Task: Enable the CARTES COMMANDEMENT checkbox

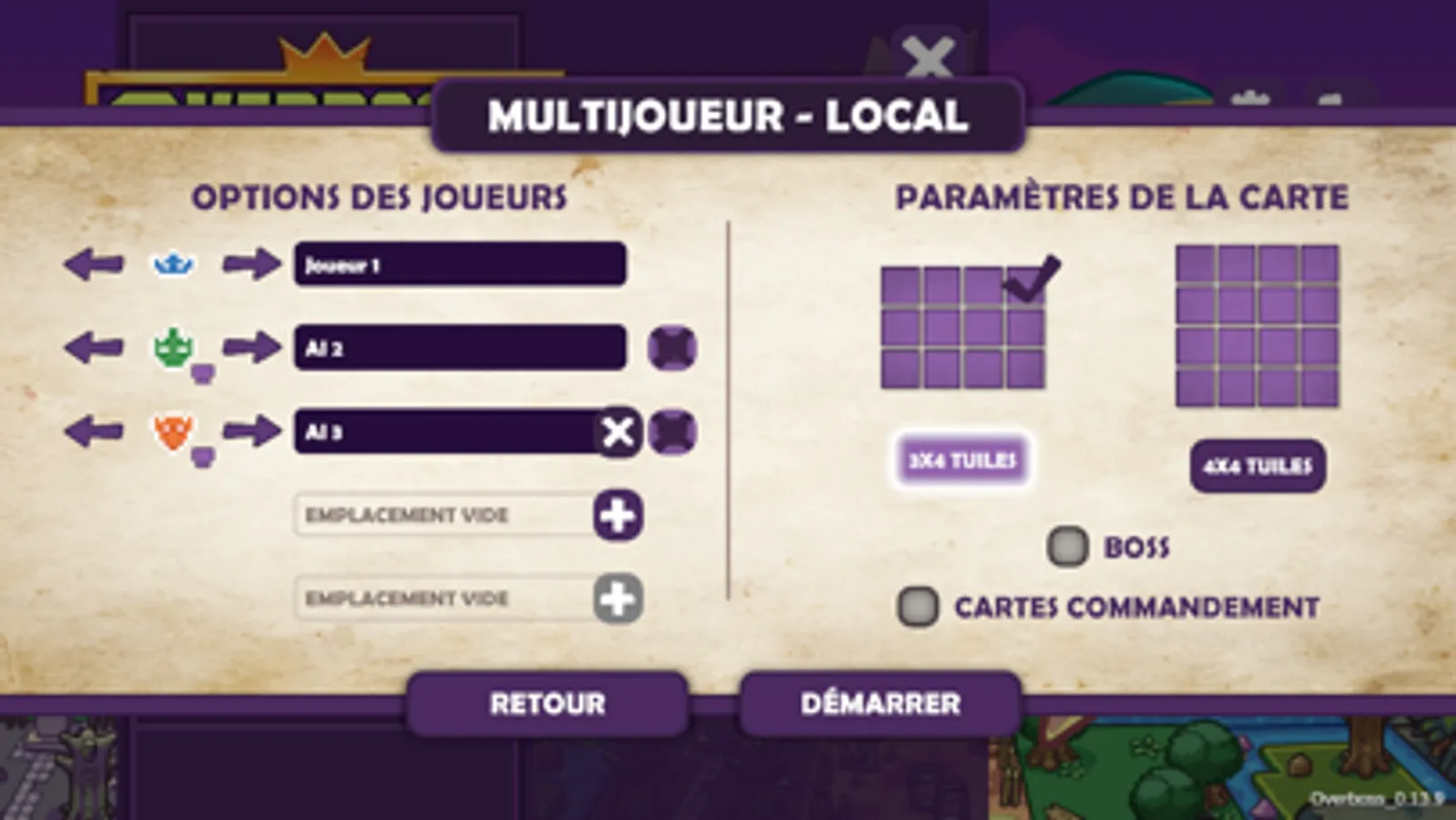Action: tap(917, 604)
